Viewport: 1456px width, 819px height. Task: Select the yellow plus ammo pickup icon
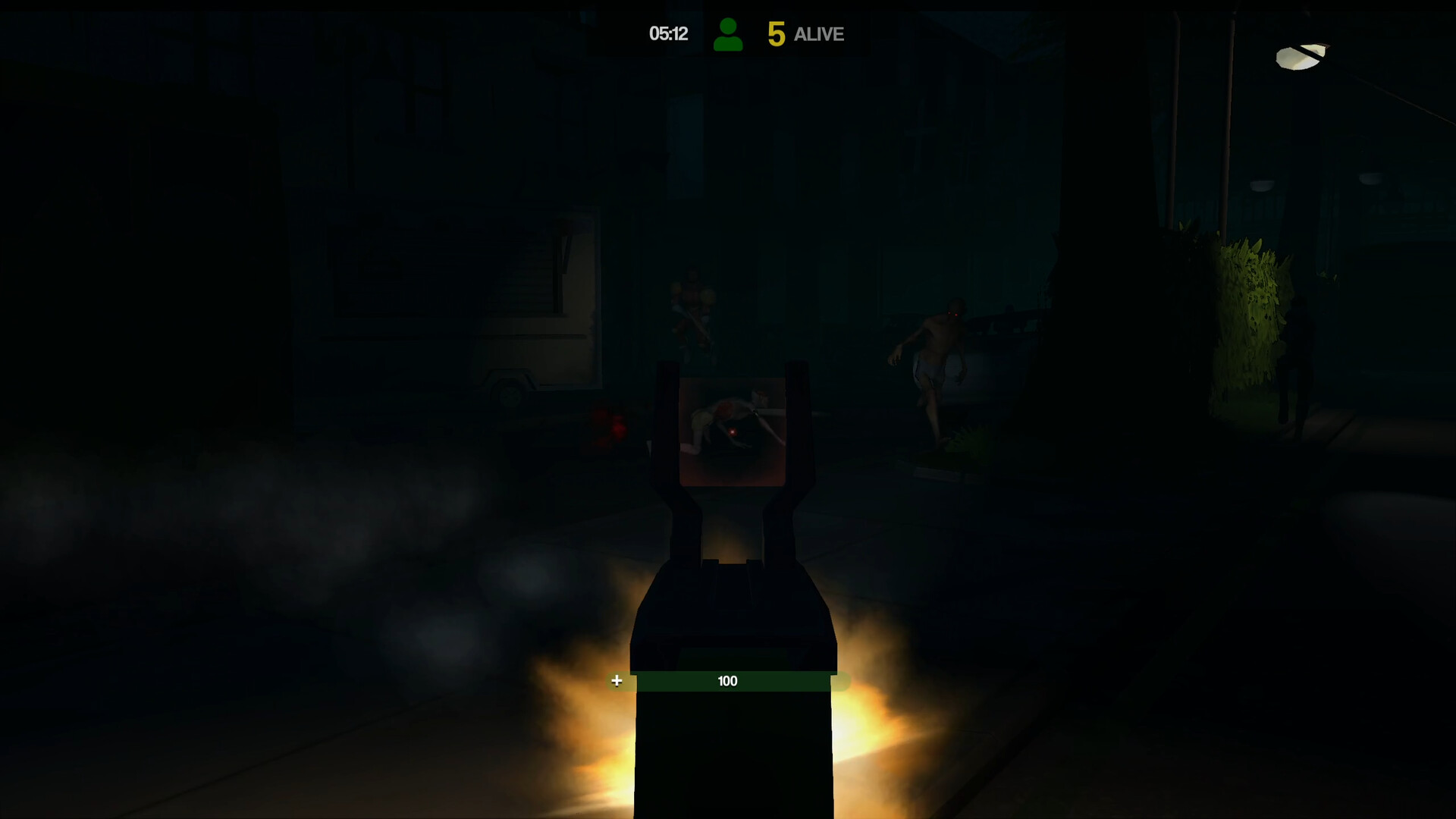[x=616, y=680]
